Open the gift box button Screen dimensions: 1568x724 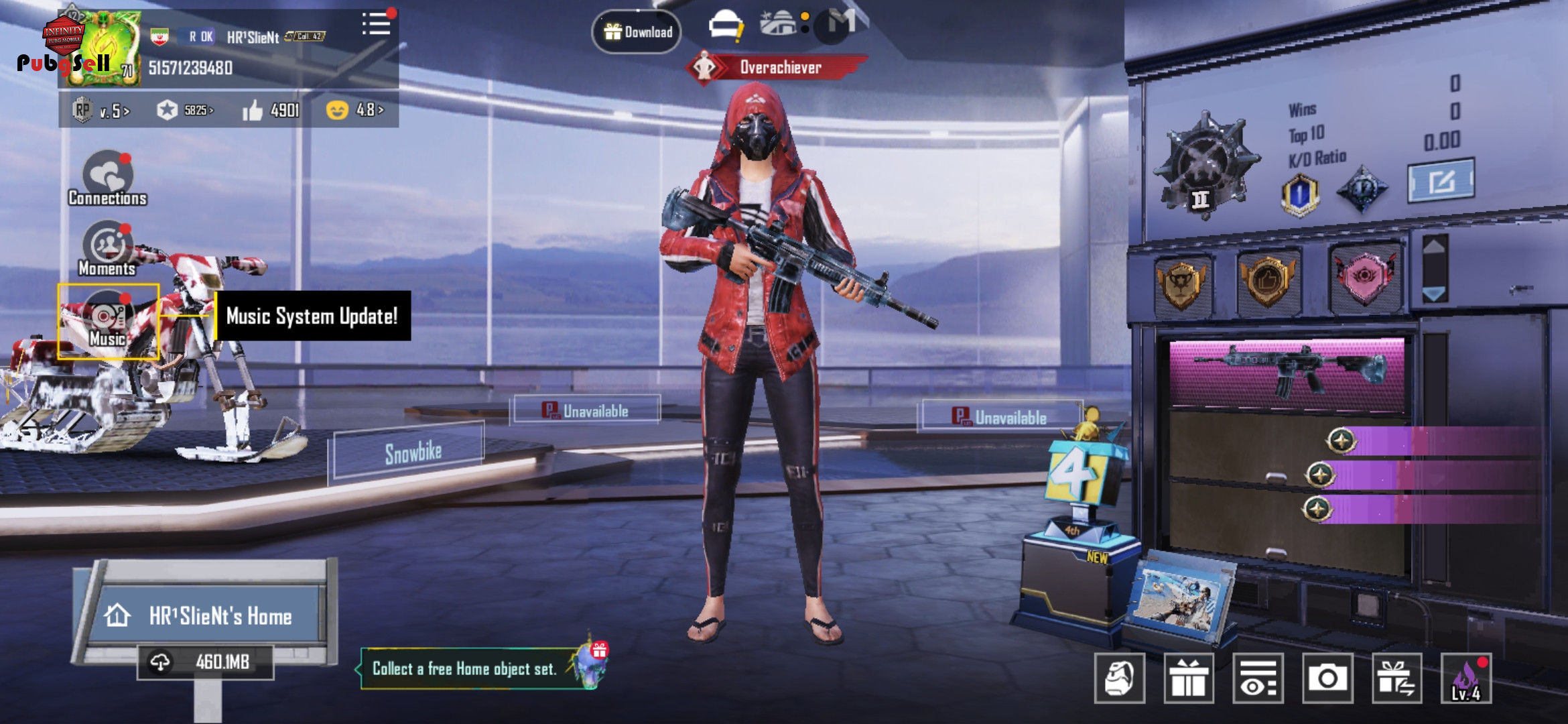(x=1188, y=678)
